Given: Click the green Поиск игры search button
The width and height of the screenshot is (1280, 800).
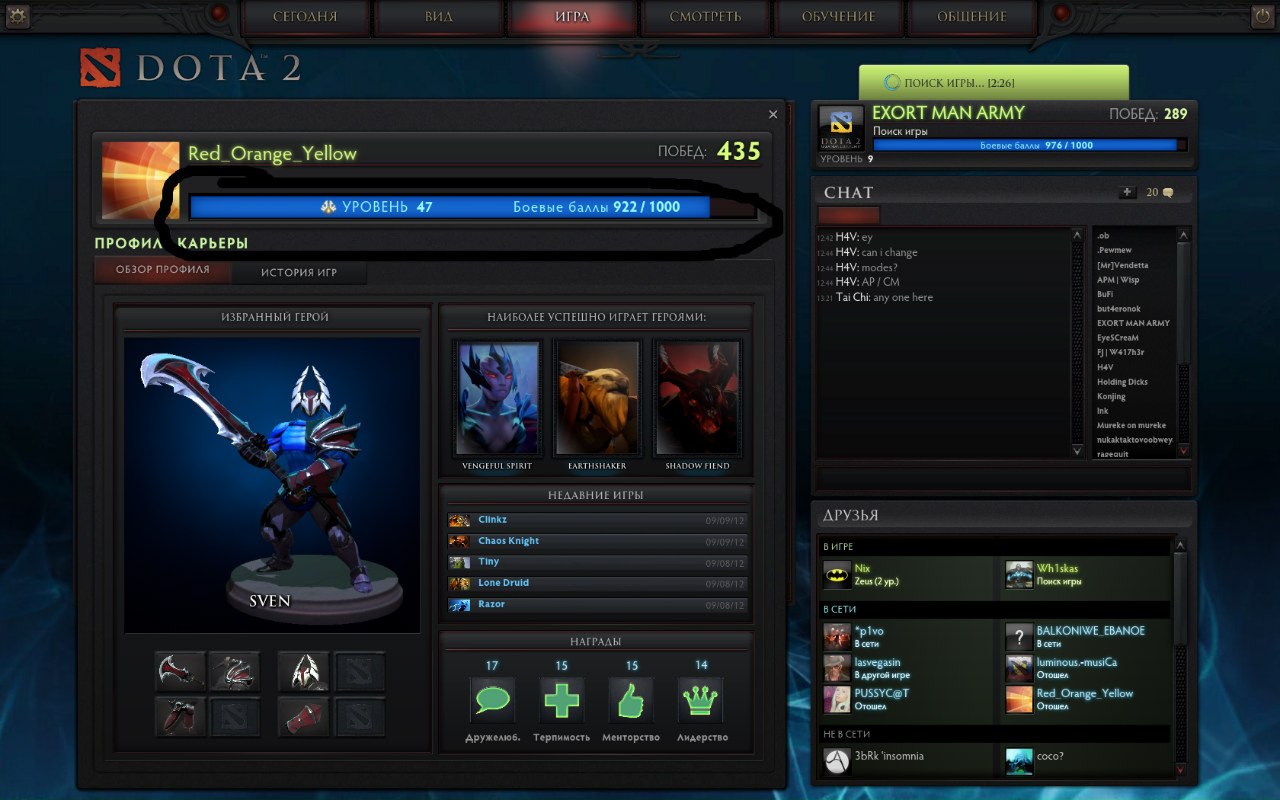Looking at the screenshot, I should point(993,83).
